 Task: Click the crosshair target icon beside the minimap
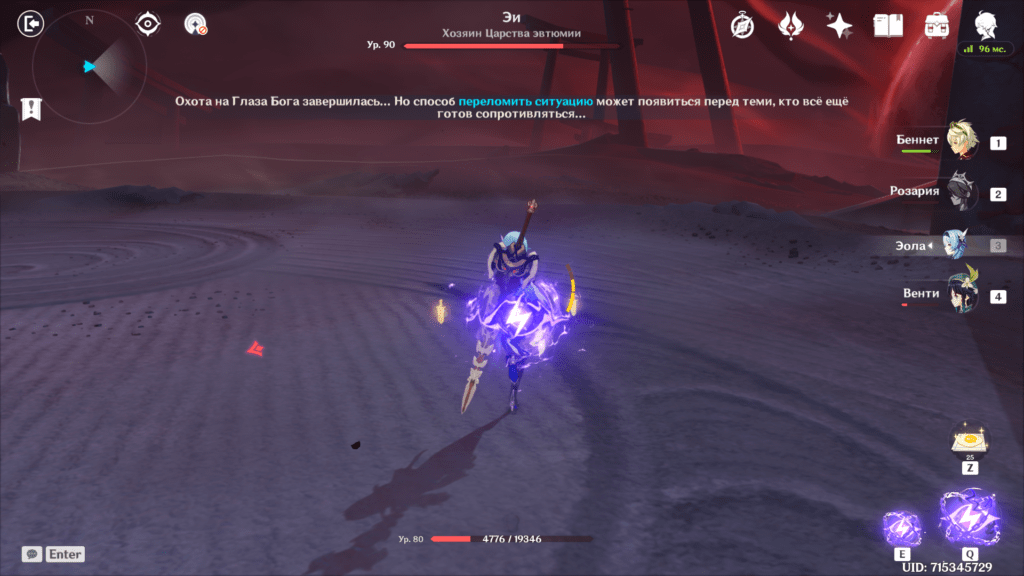coord(148,23)
